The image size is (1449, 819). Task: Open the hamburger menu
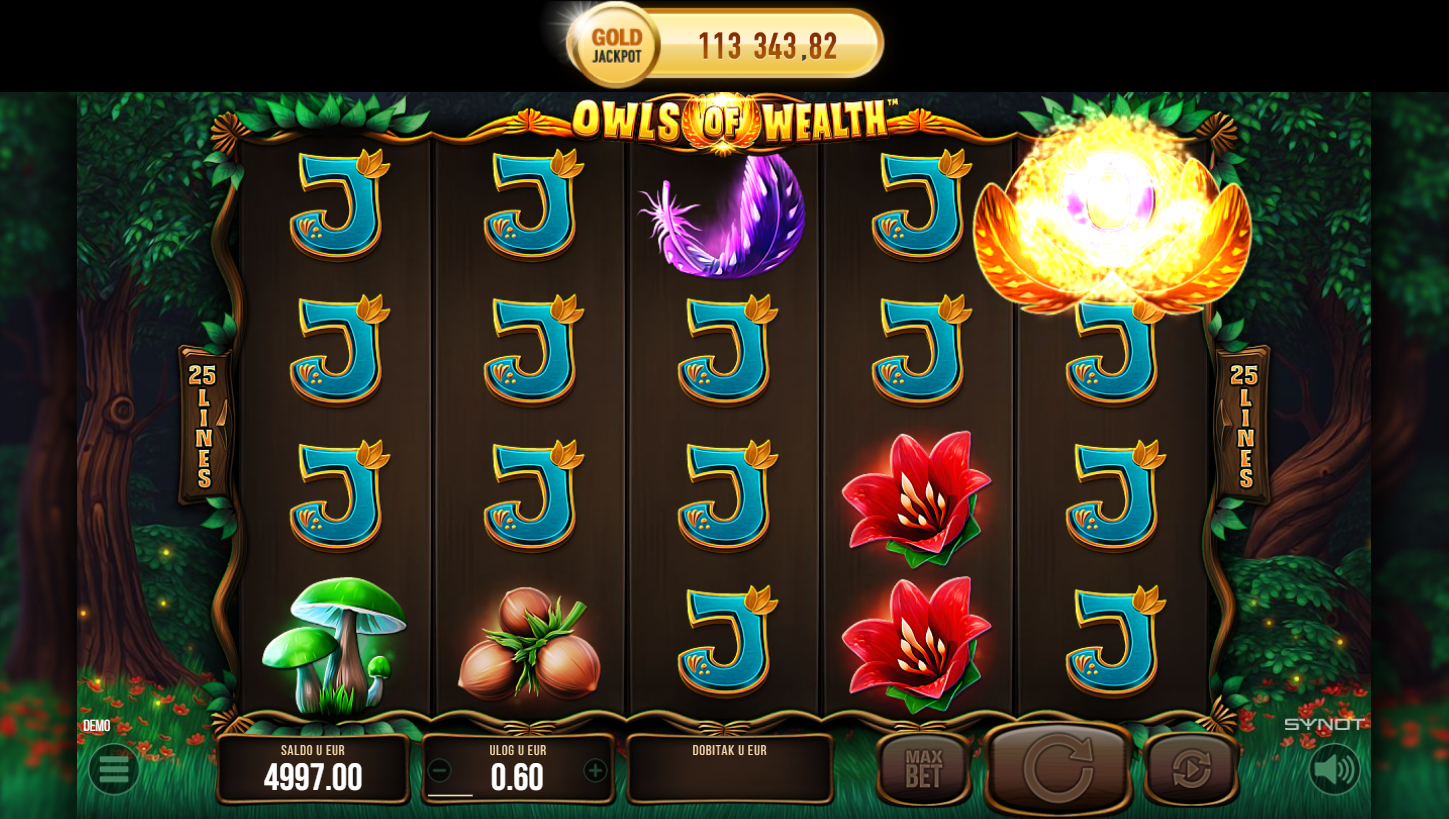[113, 769]
